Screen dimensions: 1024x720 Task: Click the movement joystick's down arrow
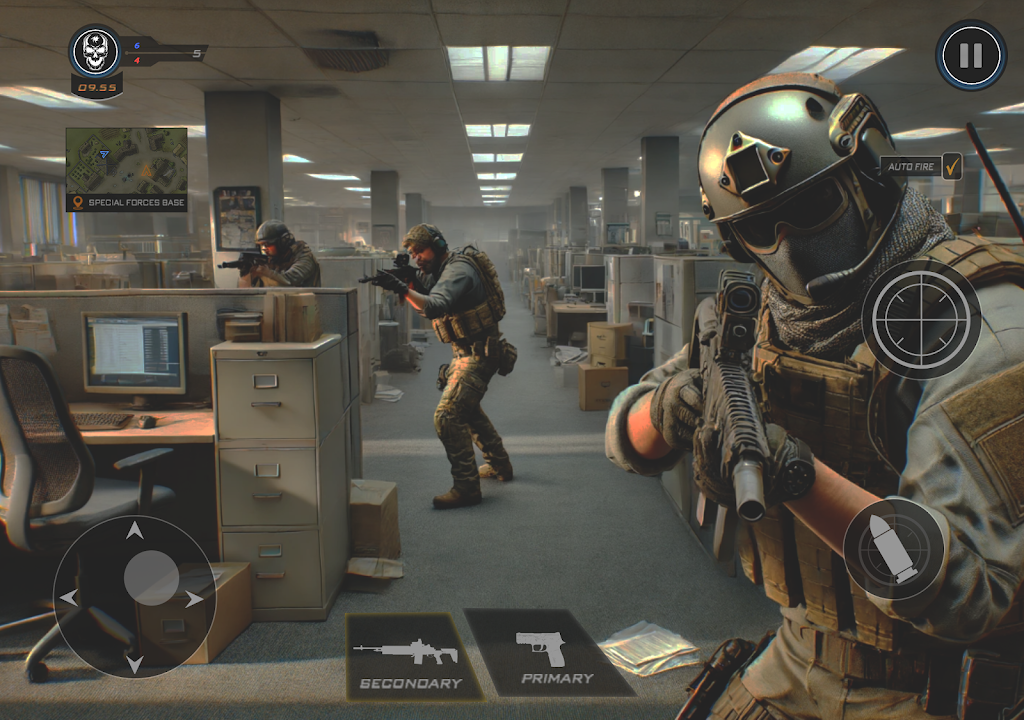(134, 662)
